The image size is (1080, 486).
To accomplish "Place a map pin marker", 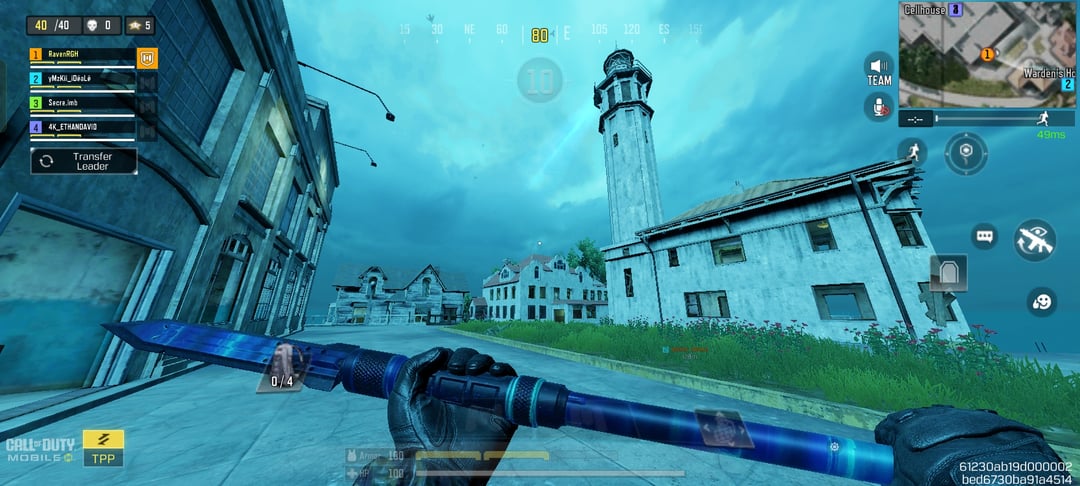I will (966, 153).
